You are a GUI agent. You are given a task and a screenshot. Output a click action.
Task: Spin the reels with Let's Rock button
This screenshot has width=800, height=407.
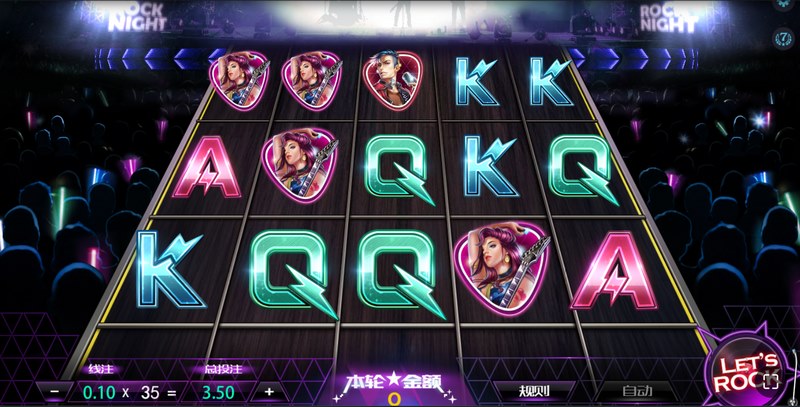tap(745, 371)
